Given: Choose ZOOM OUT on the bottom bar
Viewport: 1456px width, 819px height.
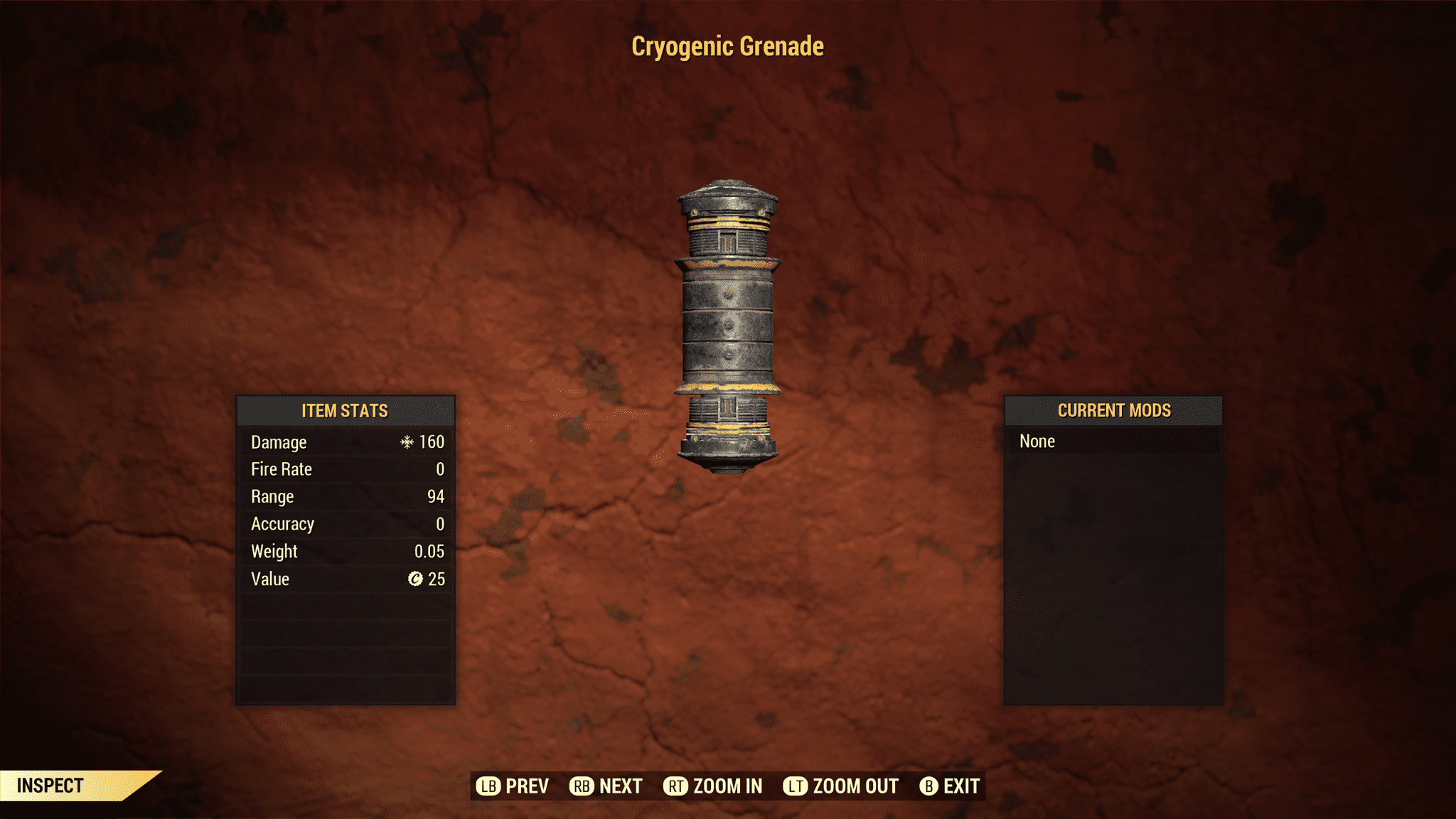Looking at the screenshot, I should (x=841, y=786).
